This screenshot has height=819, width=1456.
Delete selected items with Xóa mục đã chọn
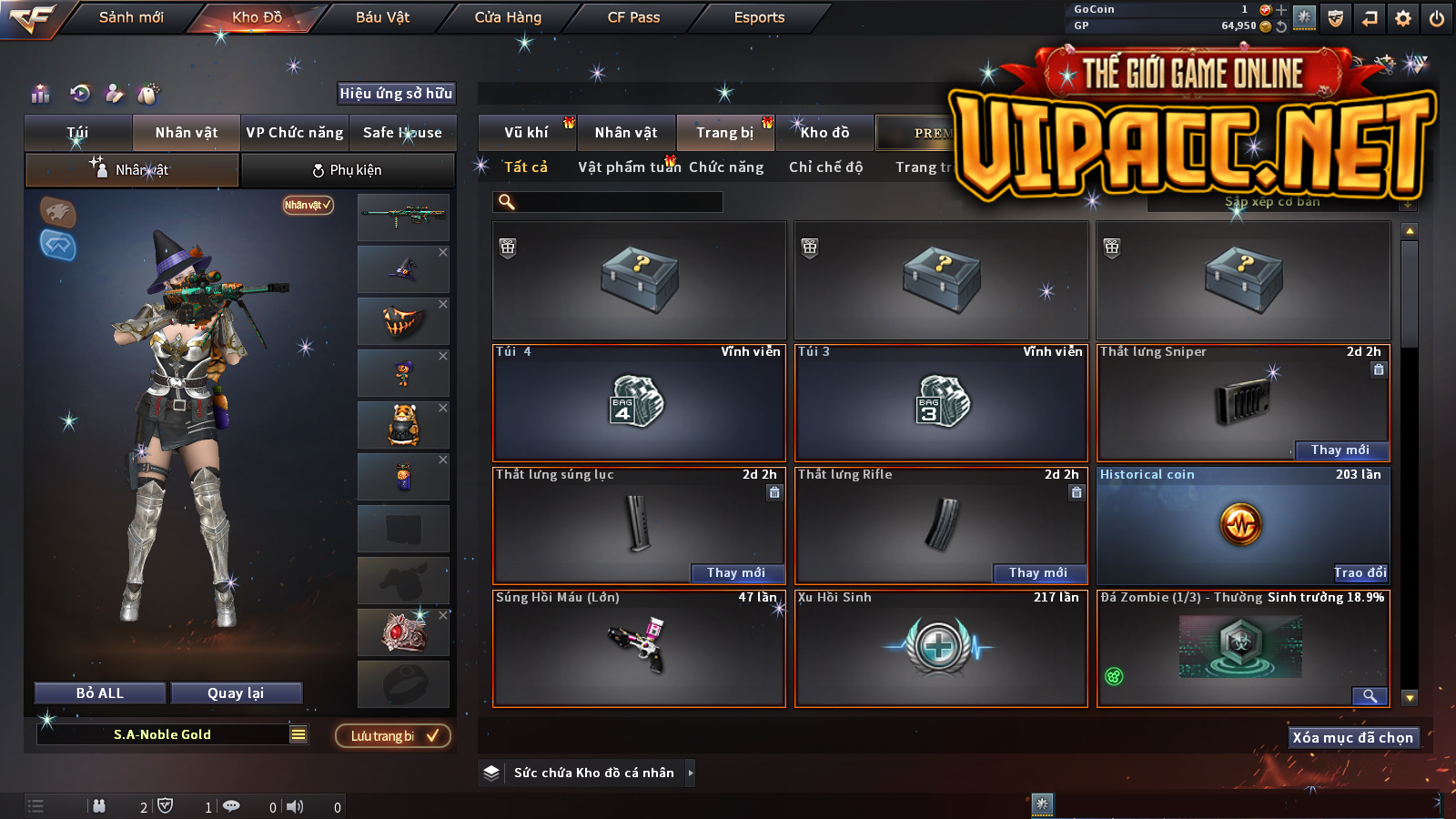(1352, 737)
